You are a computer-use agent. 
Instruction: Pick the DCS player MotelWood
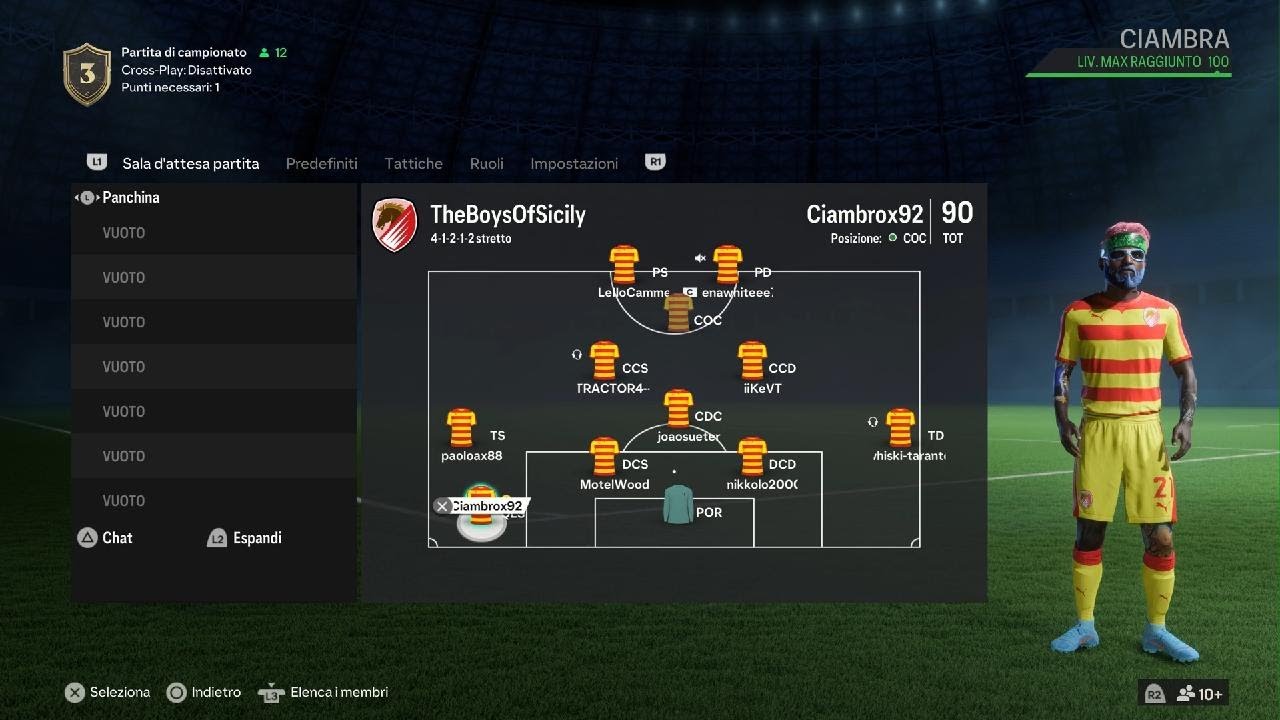(604, 457)
